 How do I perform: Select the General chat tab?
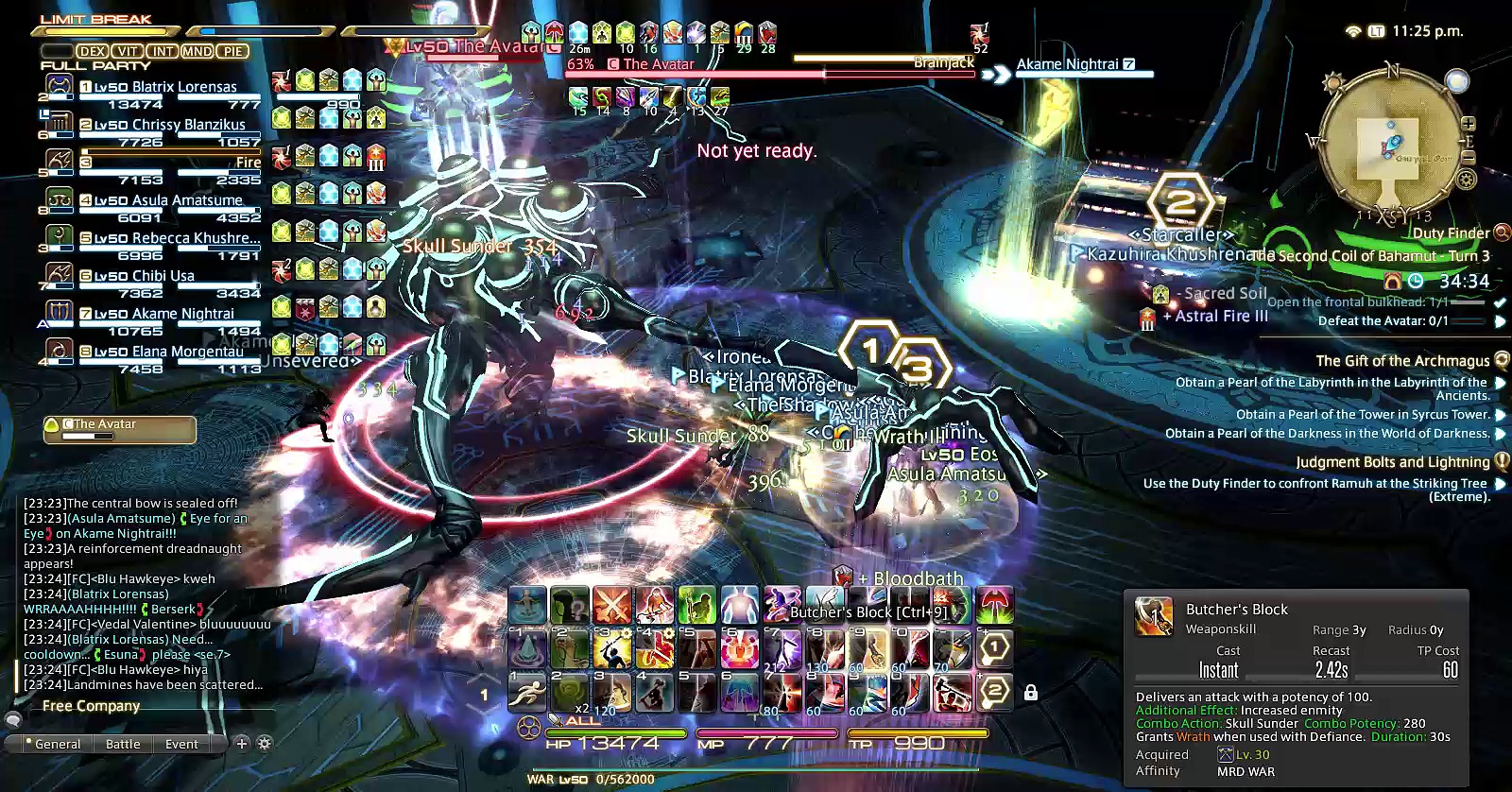coord(57,744)
